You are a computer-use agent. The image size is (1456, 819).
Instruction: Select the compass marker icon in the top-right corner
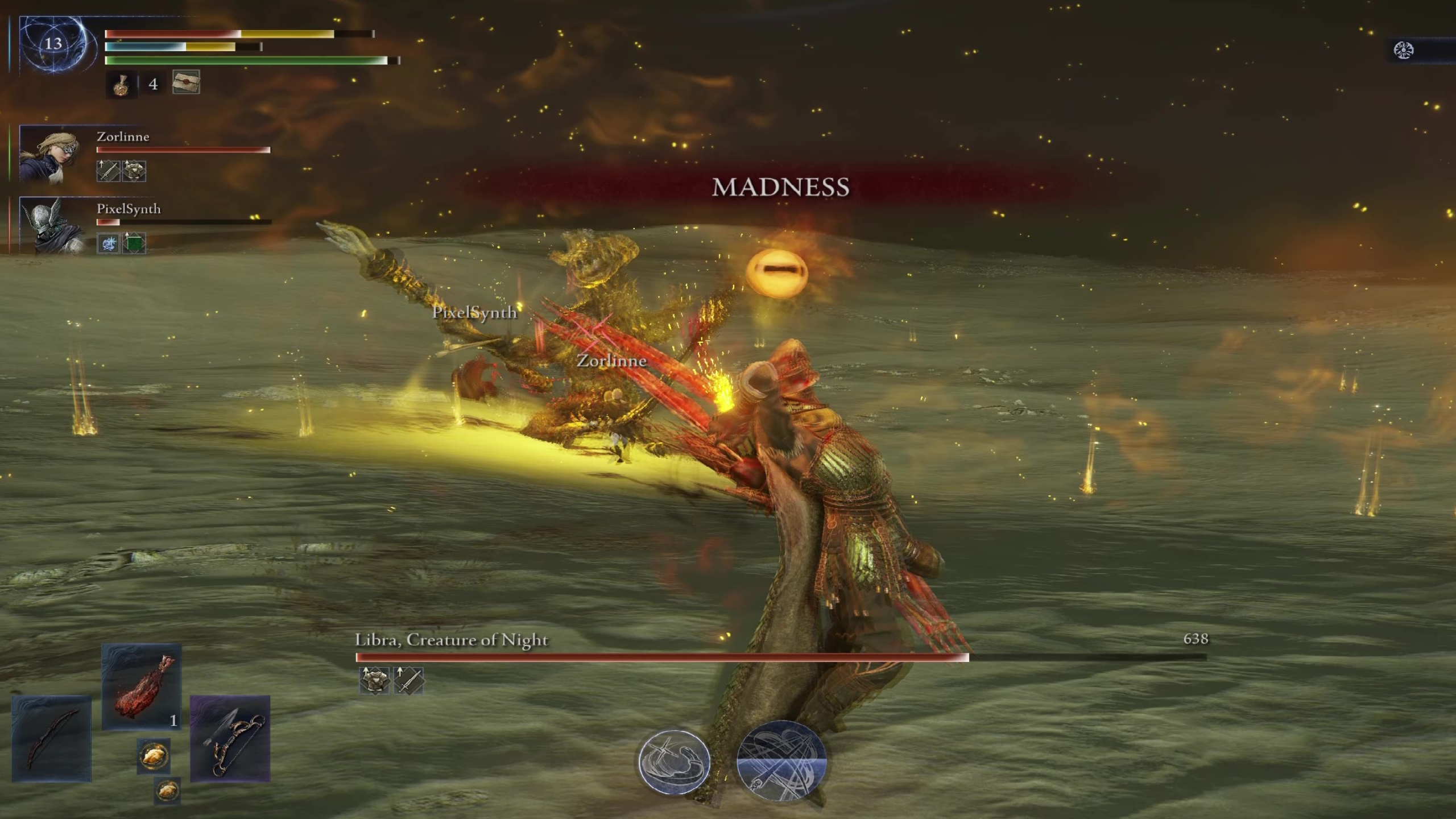pos(1405,50)
